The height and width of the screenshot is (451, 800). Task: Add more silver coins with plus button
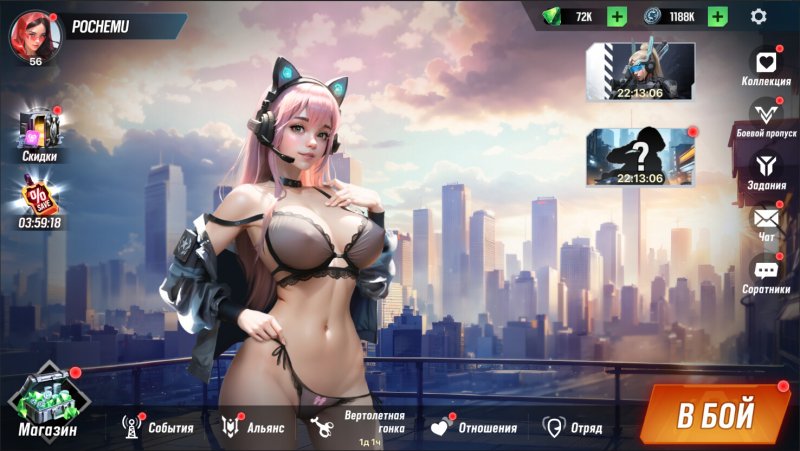click(x=717, y=16)
